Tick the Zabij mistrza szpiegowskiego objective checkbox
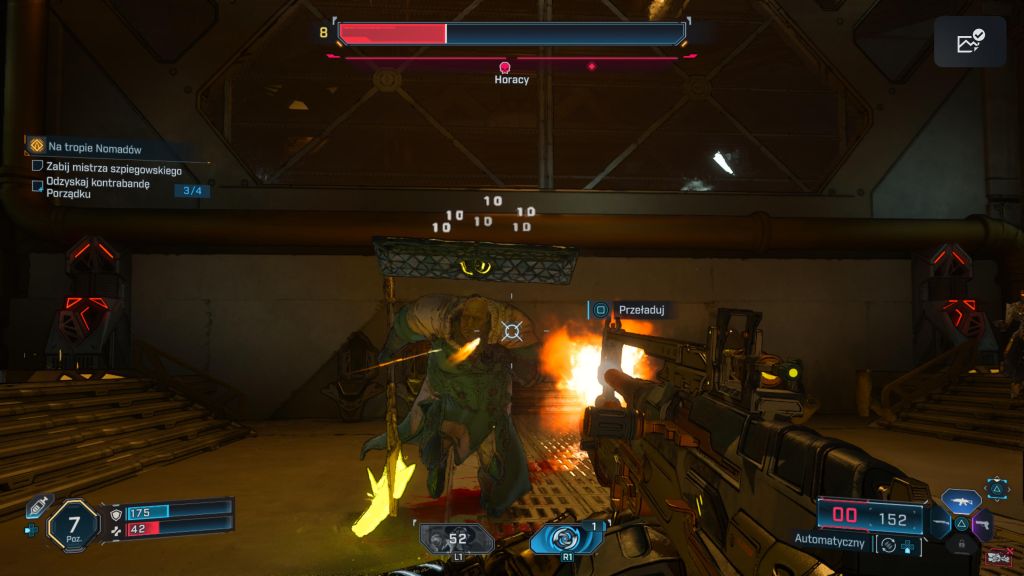This screenshot has width=1024, height=576. [38, 167]
